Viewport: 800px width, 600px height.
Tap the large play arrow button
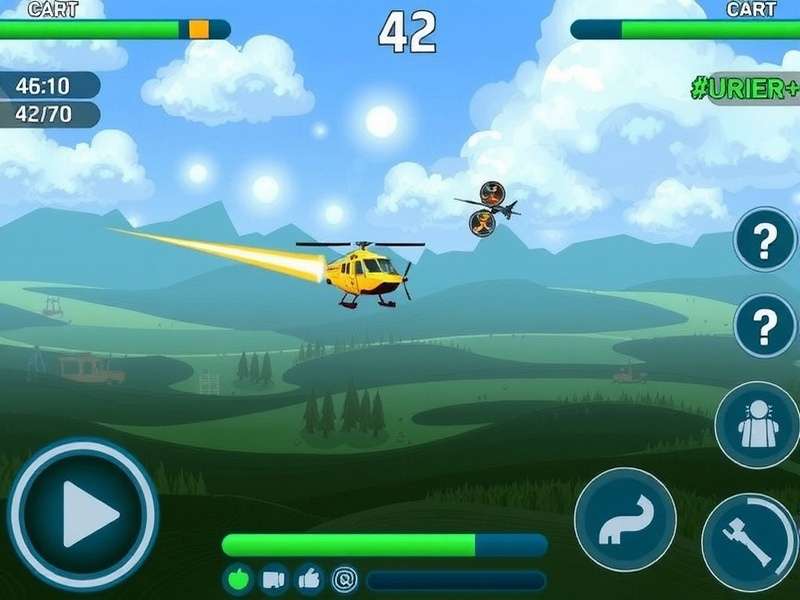pos(84,514)
